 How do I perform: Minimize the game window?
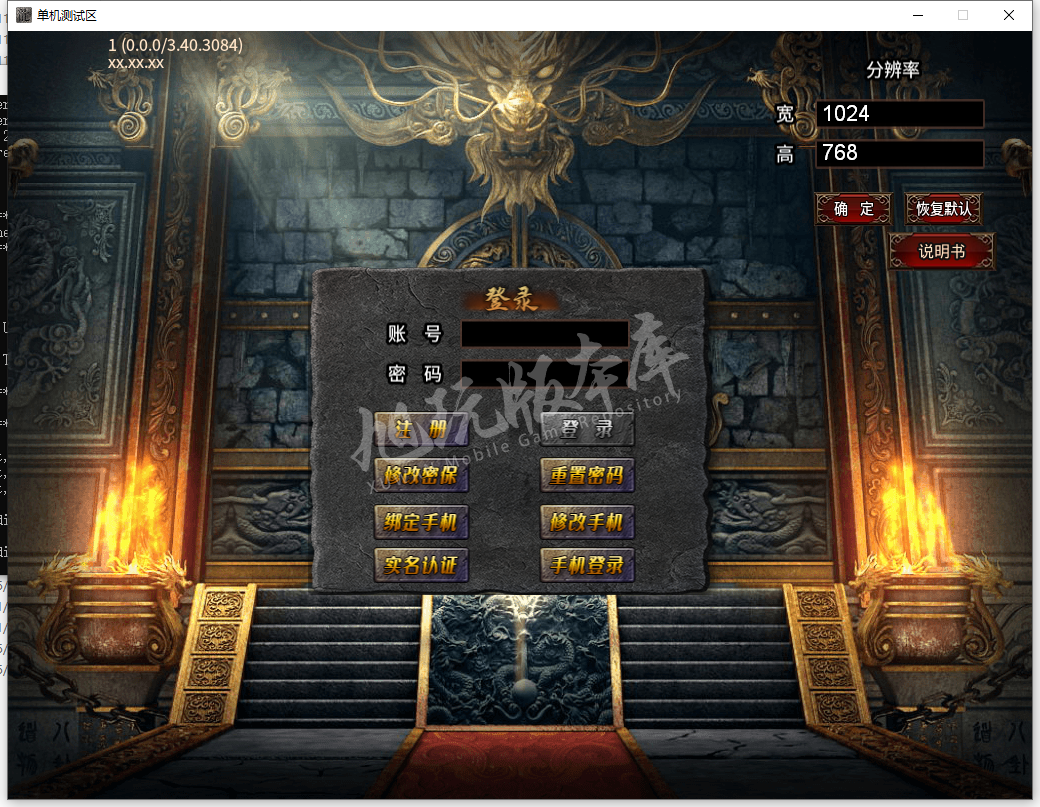click(917, 15)
